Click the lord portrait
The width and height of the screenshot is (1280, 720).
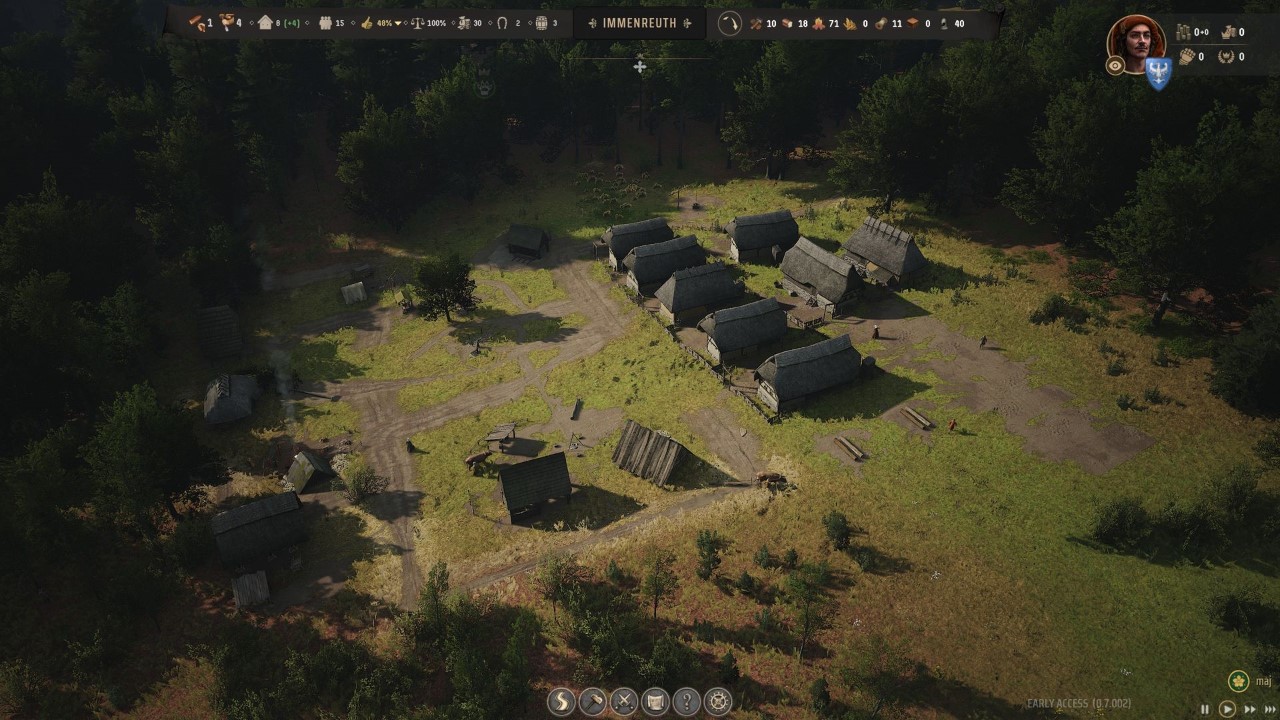(x=1137, y=42)
